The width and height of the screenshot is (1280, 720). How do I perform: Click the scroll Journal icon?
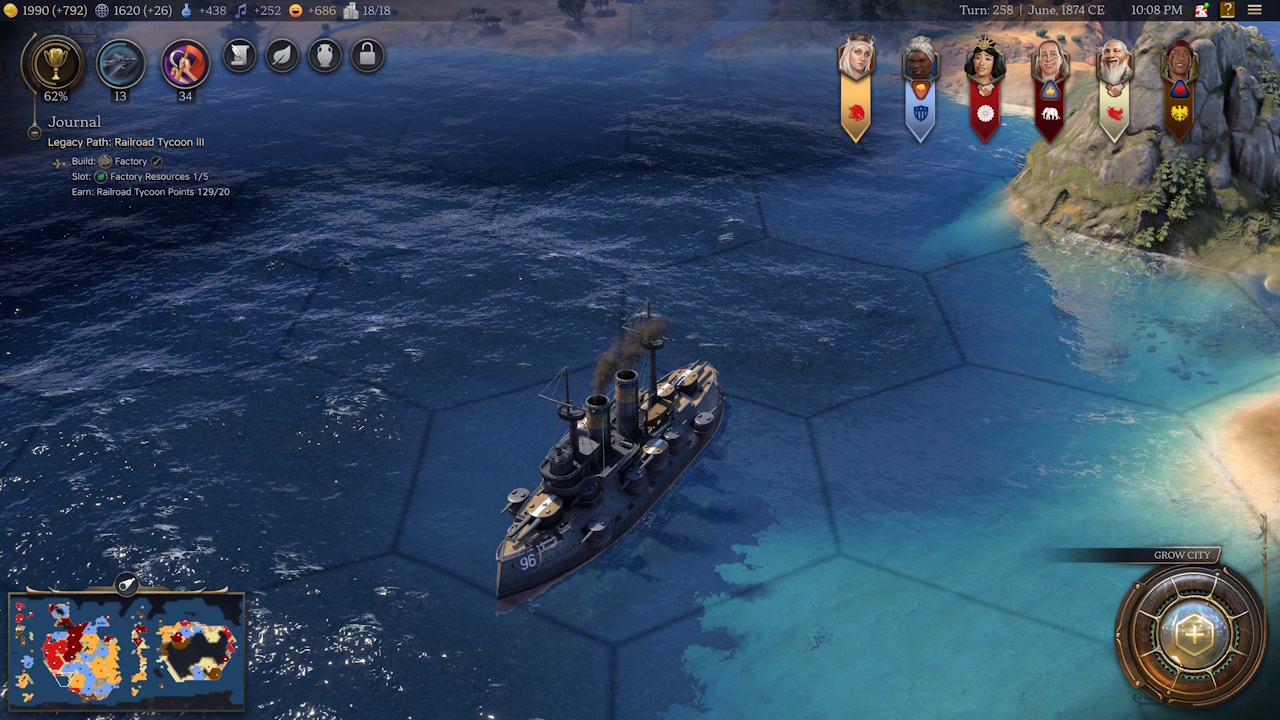click(x=238, y=56)
